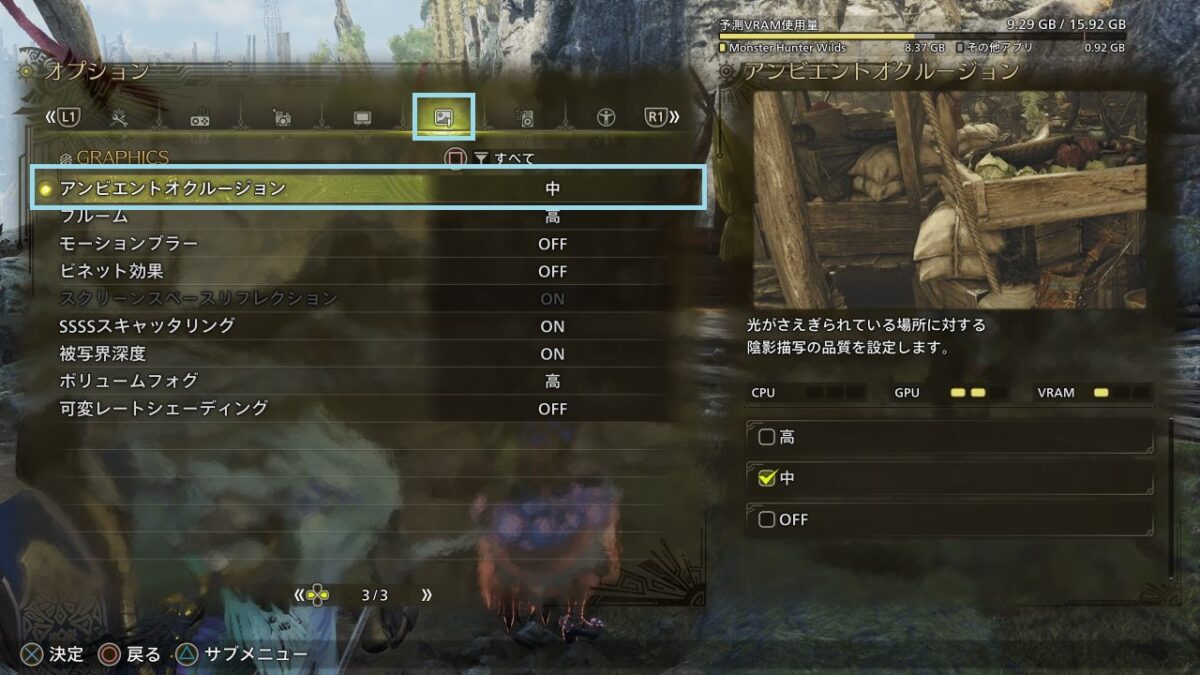Click the ambient occlusion preview image
This screenshot has width=1200, height=675.
949,200
